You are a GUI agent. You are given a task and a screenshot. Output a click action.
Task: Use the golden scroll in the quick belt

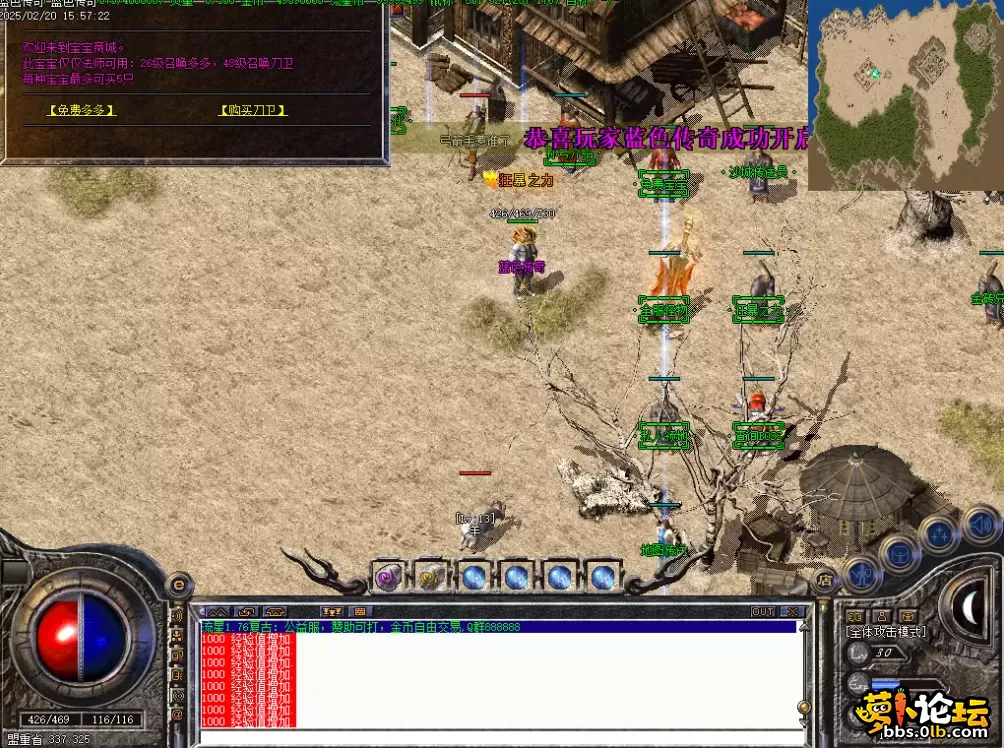(x=431, y=577)
